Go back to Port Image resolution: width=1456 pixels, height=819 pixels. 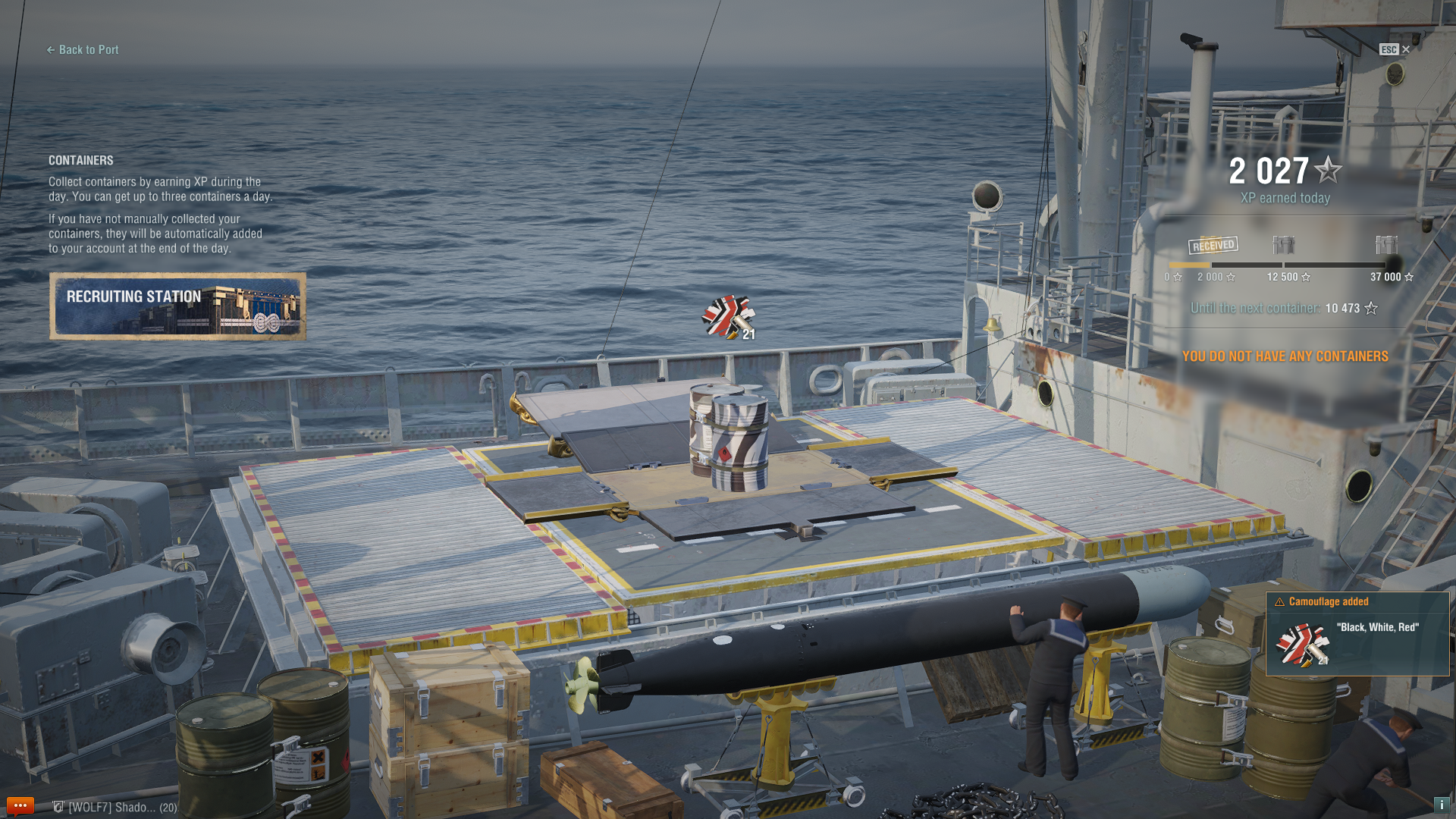pos(83,50)
